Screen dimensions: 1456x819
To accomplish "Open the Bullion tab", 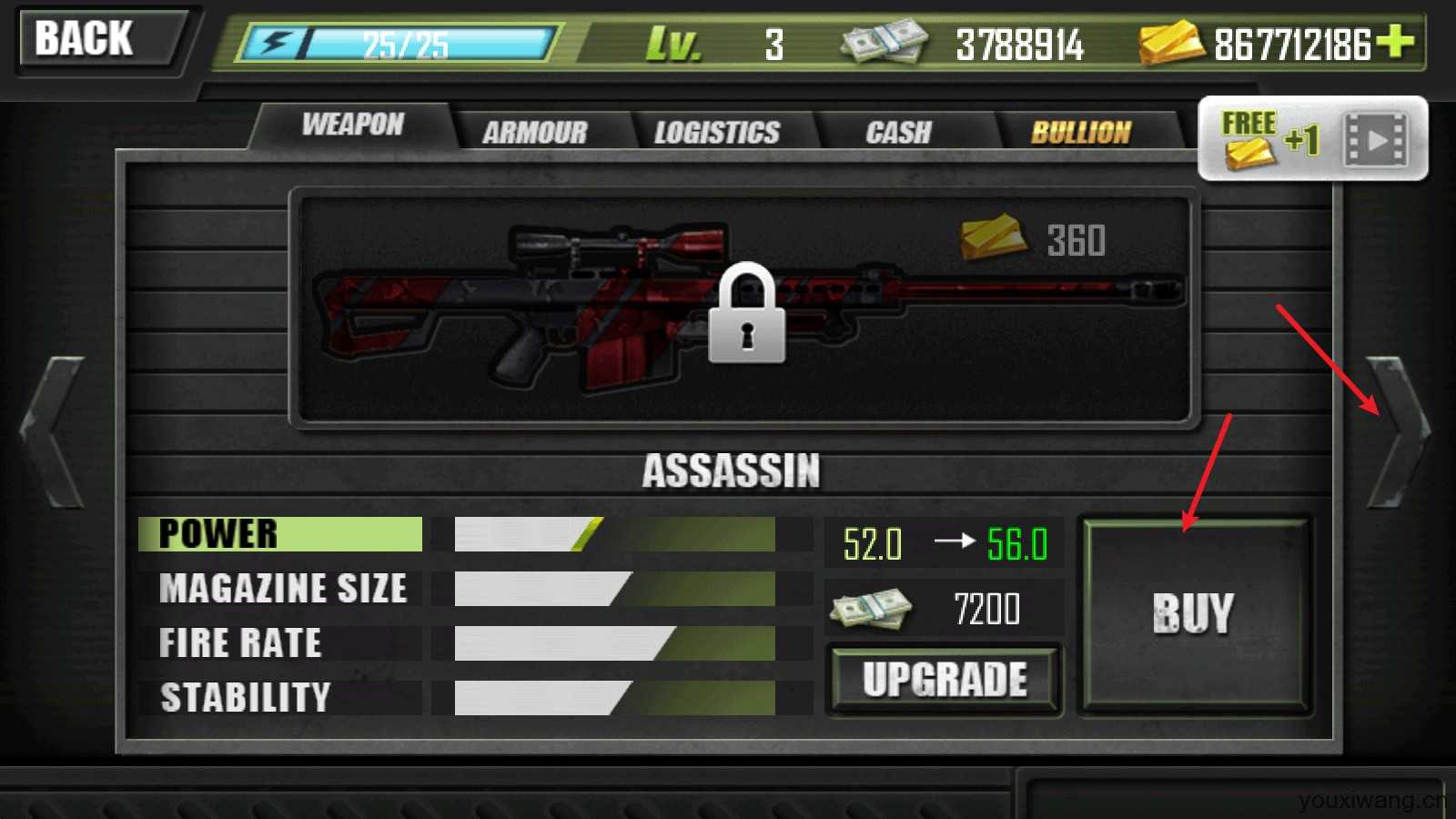I will pos(1080,133).
